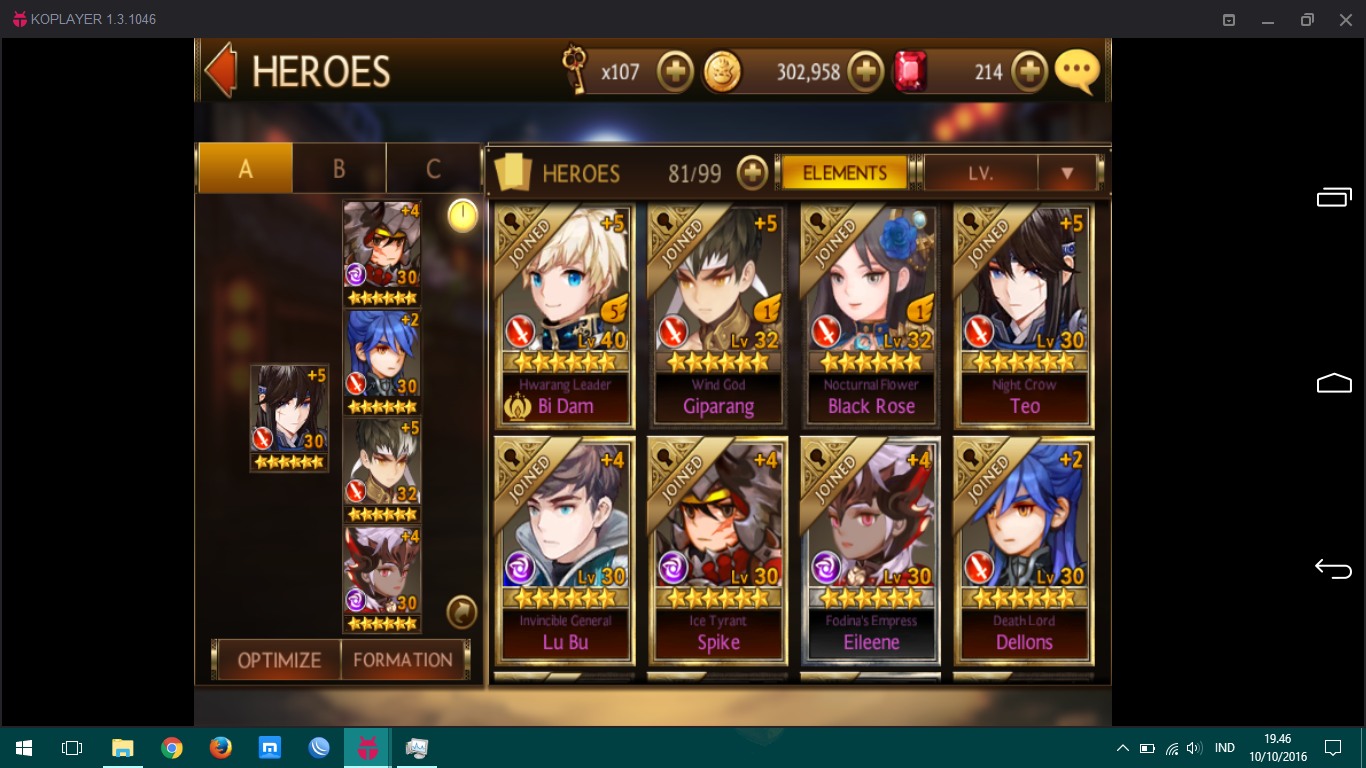Switch to team tab B
This screenshot has width=1366, height=768.
coord(339,169)
